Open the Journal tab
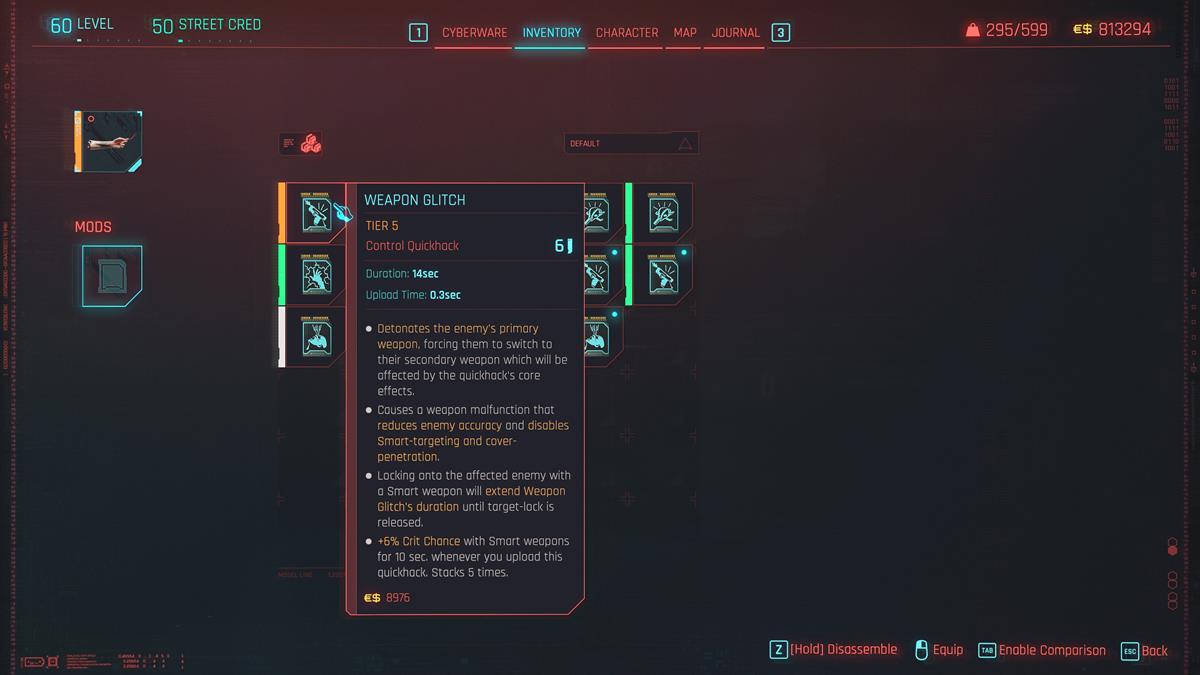The image size is (1200, 675). [736, 33]
